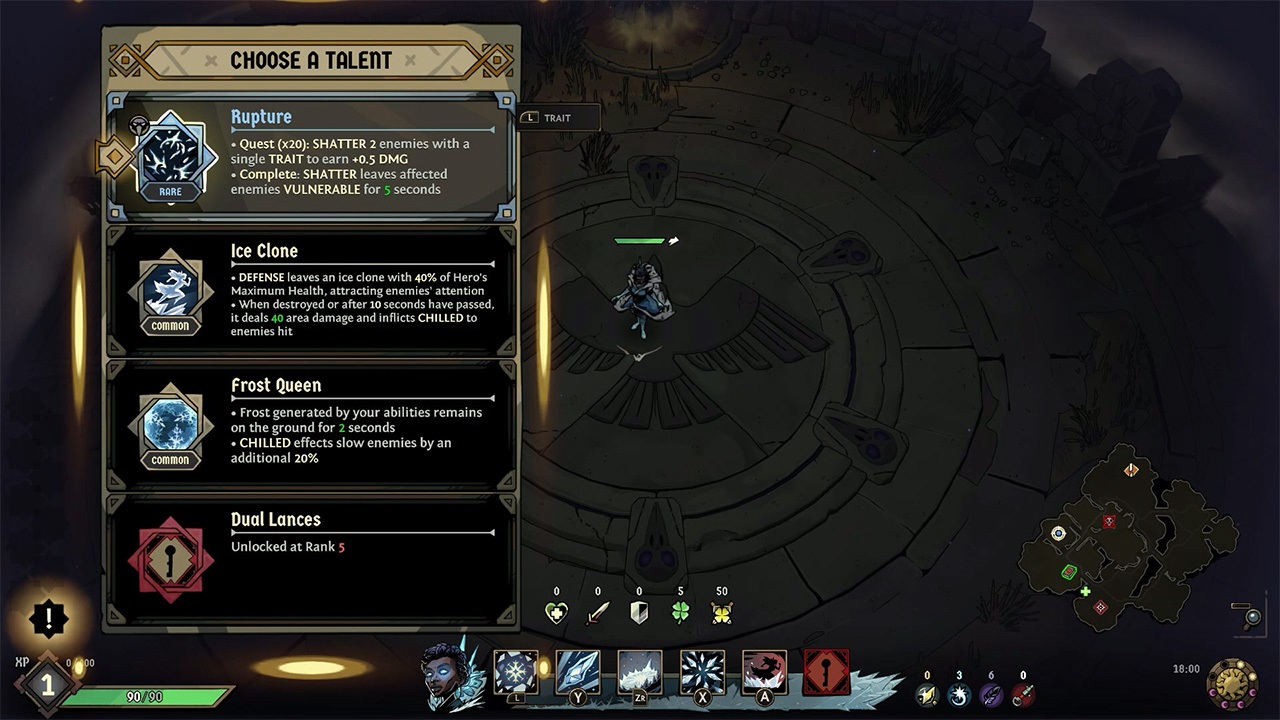Click the locked Dual Lances talent panel
Image resolution: width=1280 pixels, height=720 pixels.
tap(310, 558)
